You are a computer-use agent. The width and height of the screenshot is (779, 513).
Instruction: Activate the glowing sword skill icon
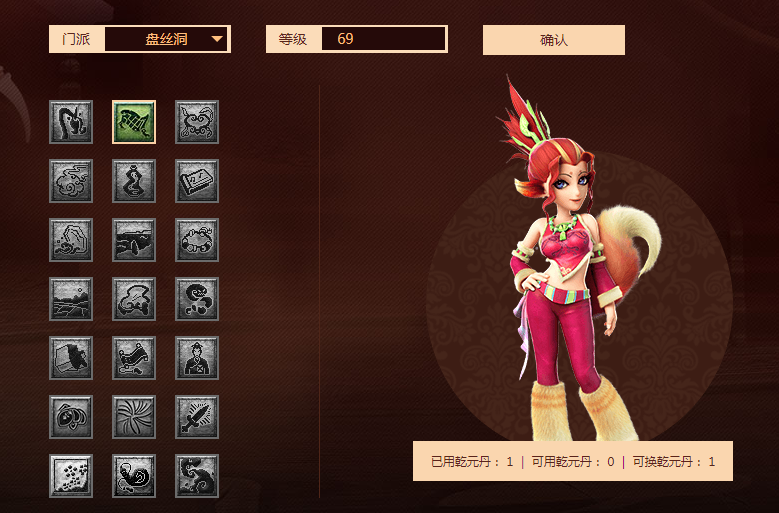pyautogui.click(x=197, y=417)
